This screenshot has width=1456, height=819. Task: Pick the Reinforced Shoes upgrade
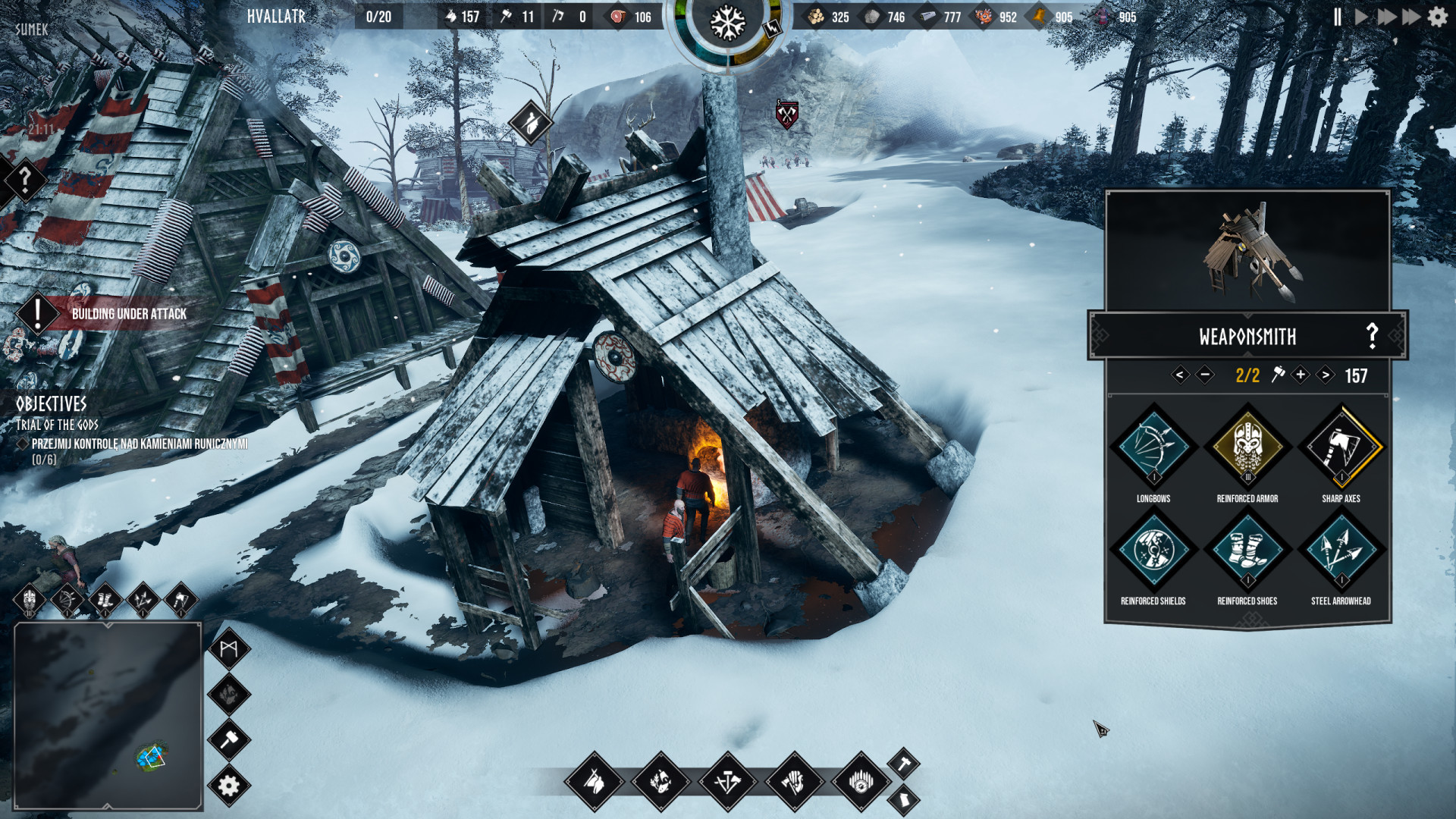click(1247, 550)
